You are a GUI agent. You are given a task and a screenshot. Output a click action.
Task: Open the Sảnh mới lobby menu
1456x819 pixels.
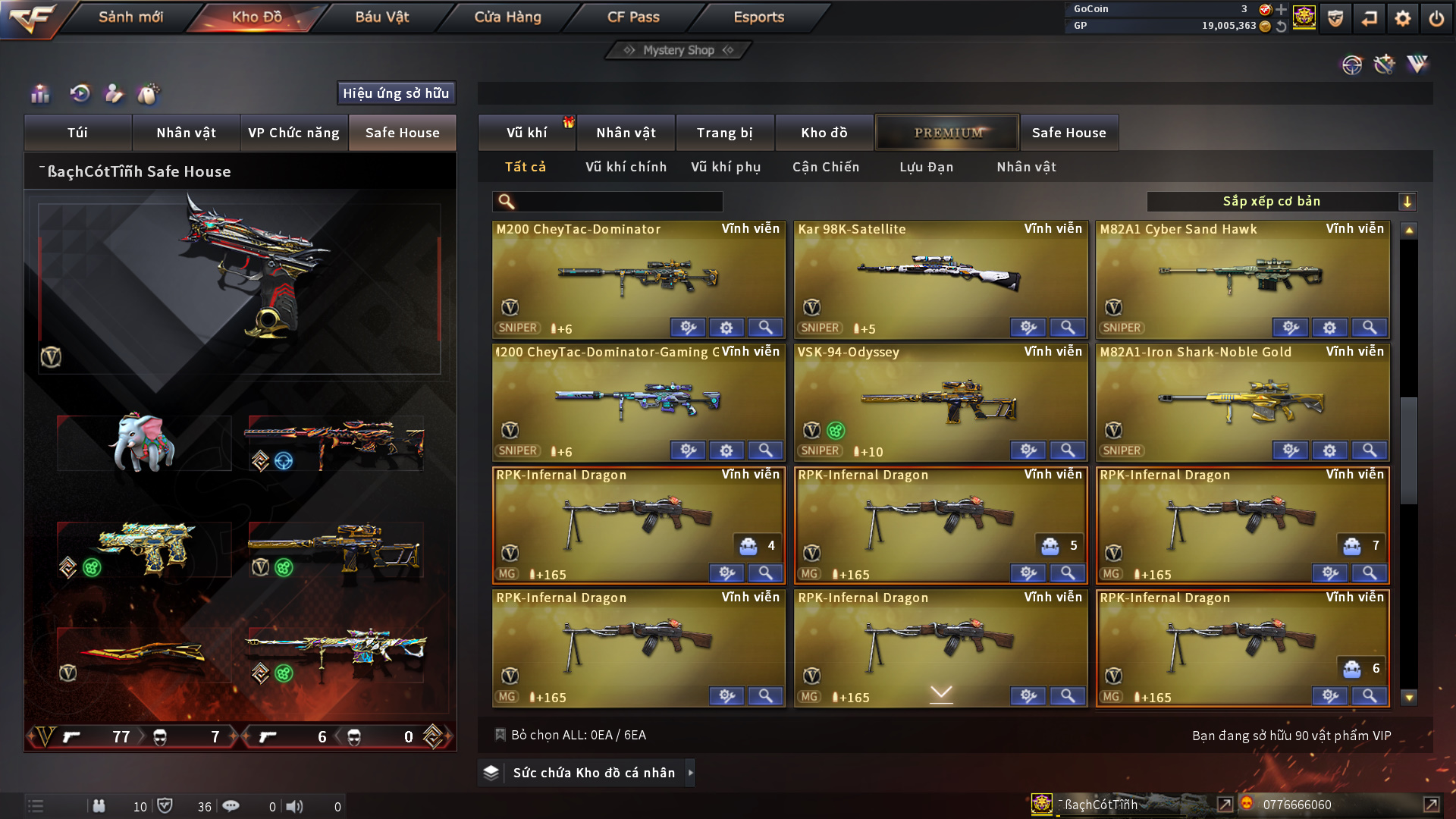click(x=130, y=17)
